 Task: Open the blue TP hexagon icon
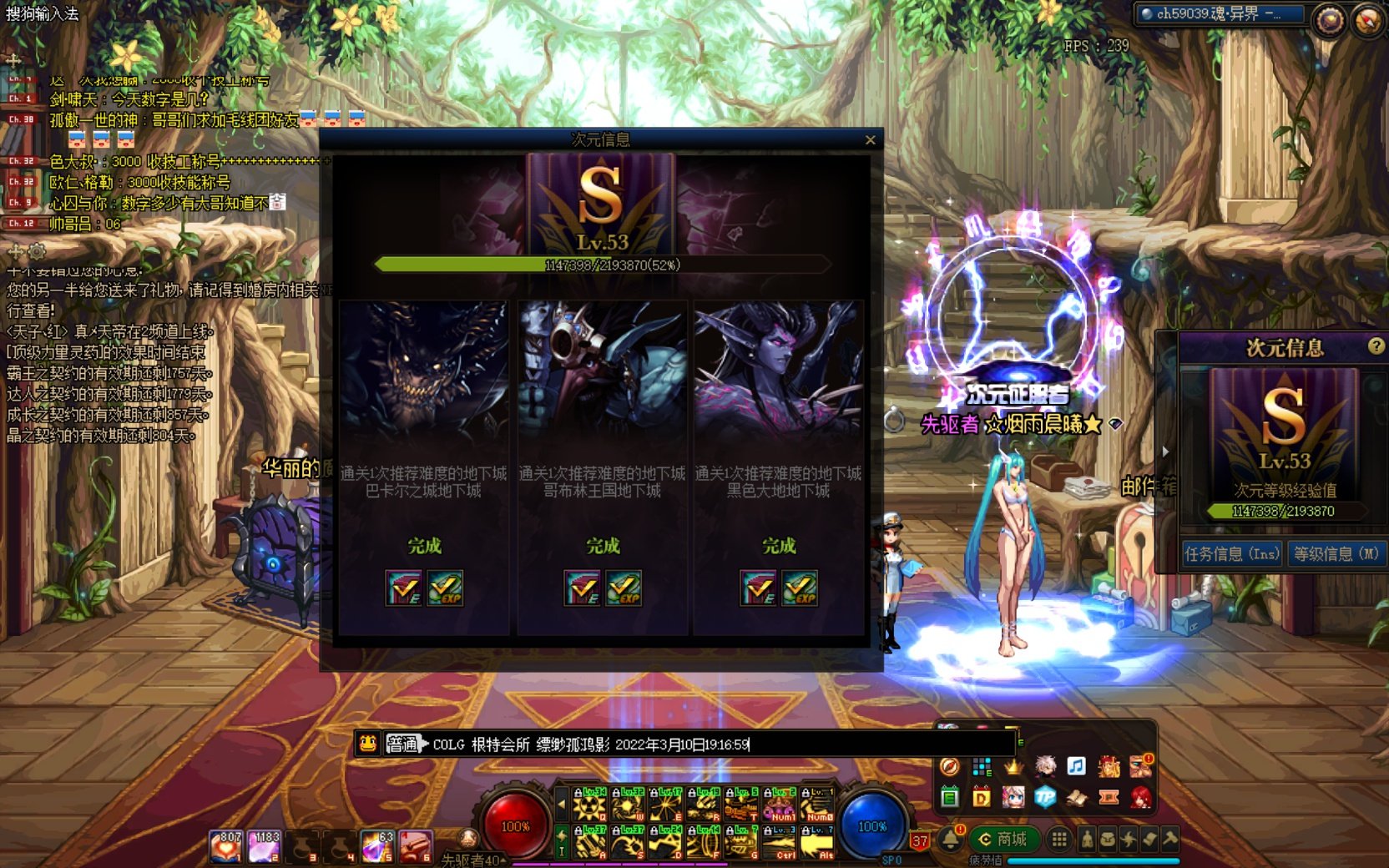pos(1044,797)
